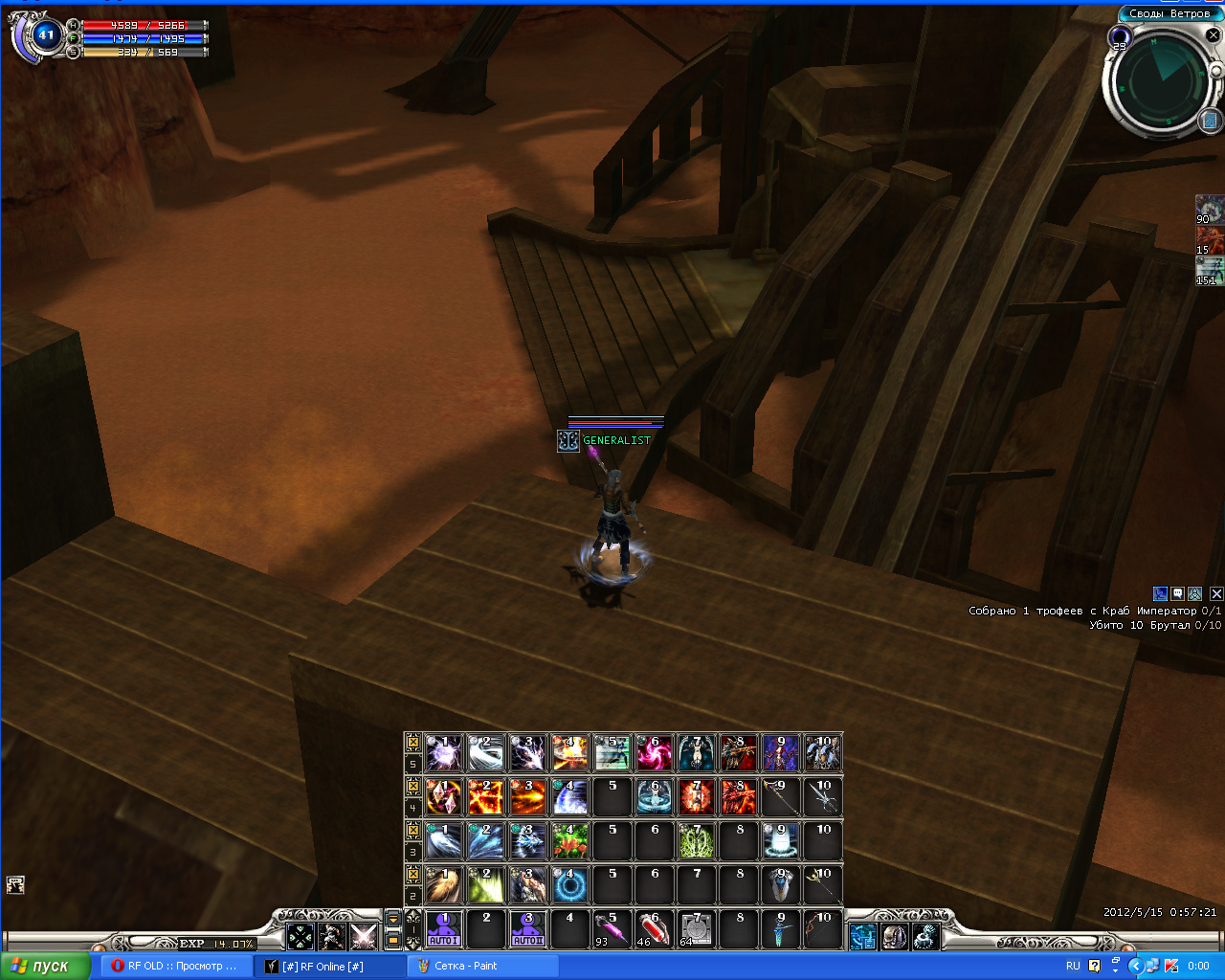Select the grey scroll item with 64 count
Viewport: 1225px width, 980px height.
coord(696,928)
